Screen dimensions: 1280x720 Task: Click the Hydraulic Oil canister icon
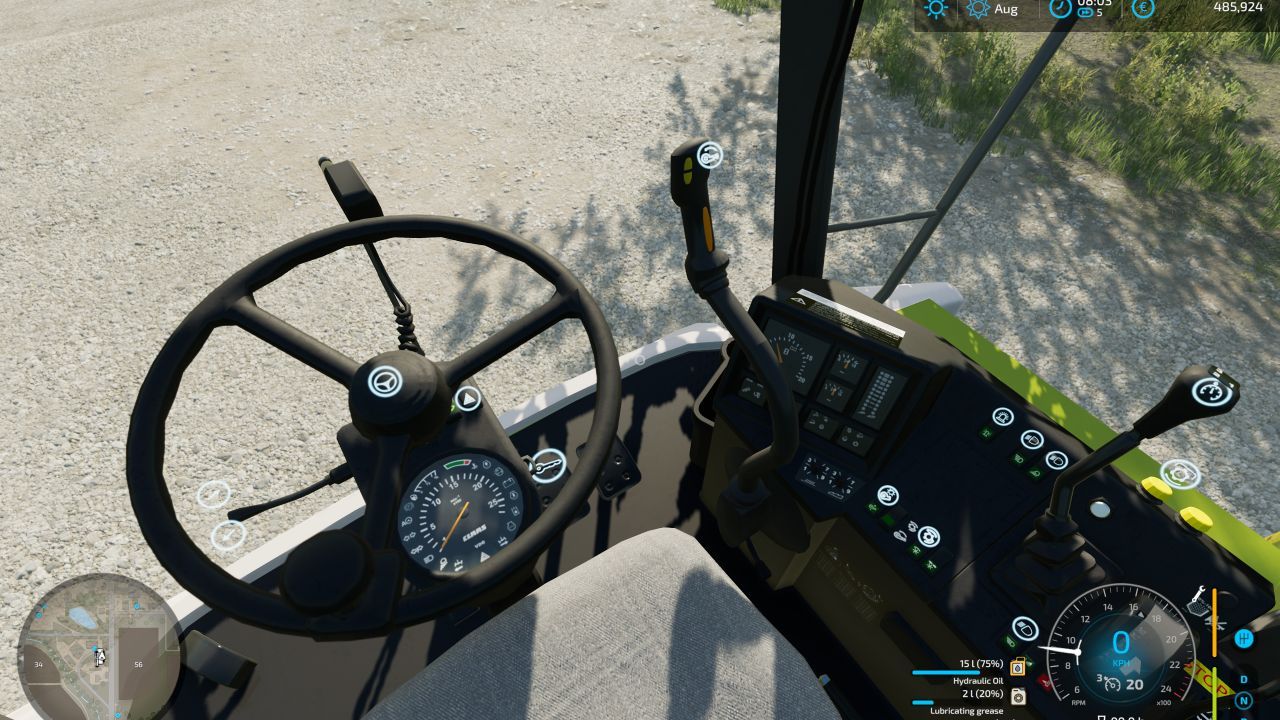pos(1017,667)
